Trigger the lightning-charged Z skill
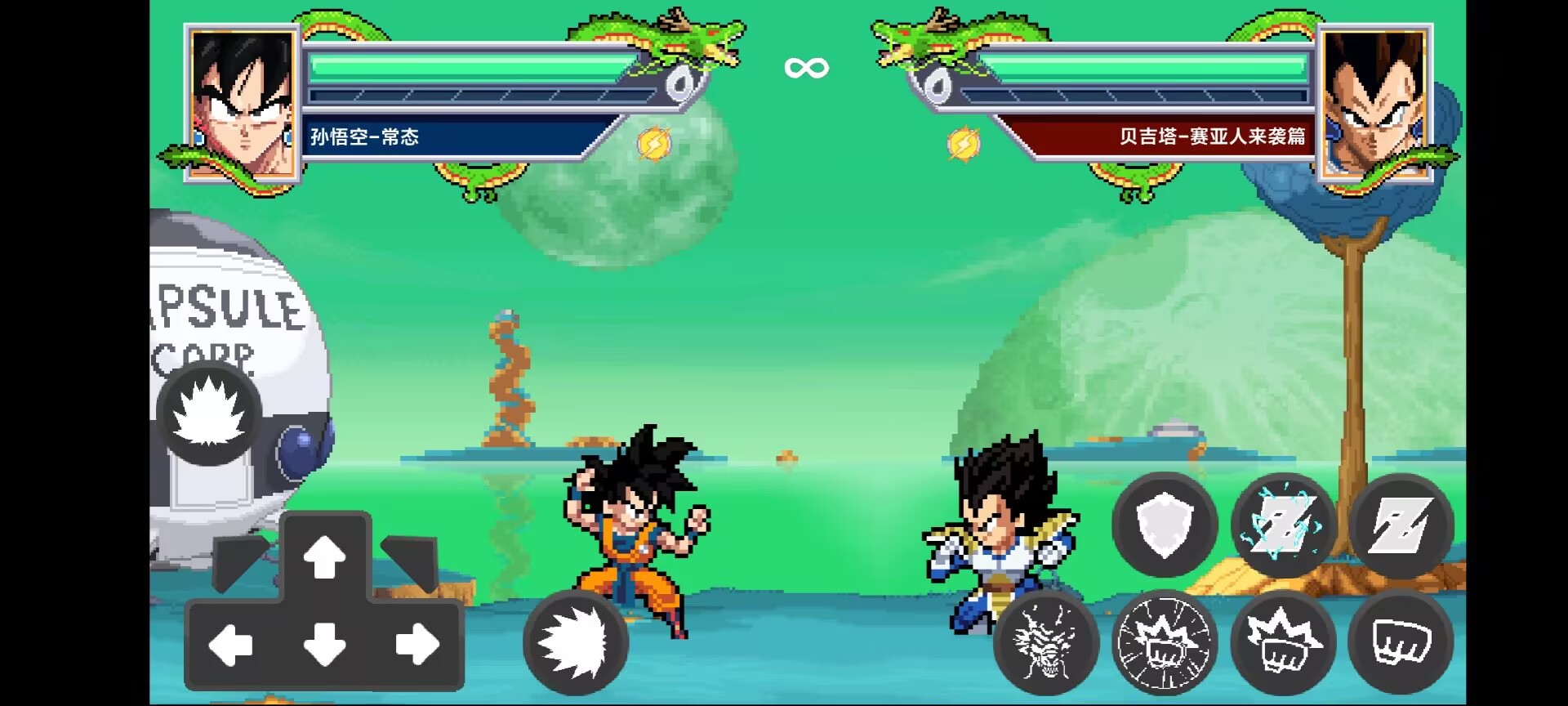 [x=1283, y=525]
